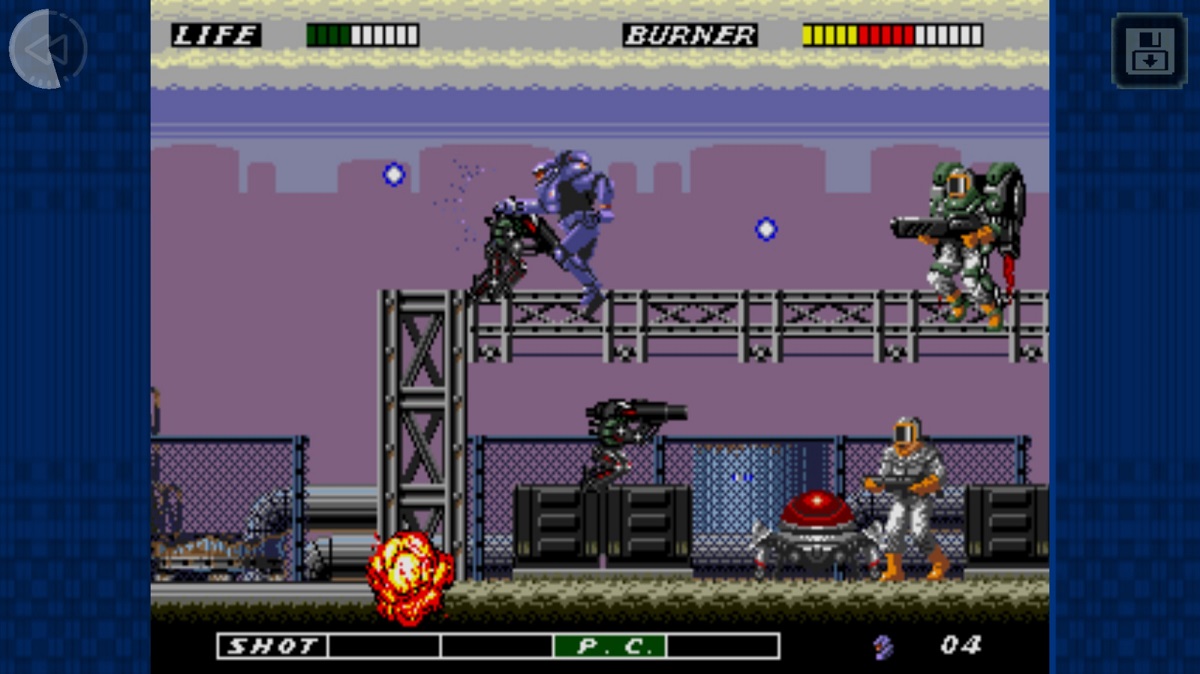This screenshot has width=1200, height=674.
Task: Open the save state floppy disk button
Action: 1149,50
